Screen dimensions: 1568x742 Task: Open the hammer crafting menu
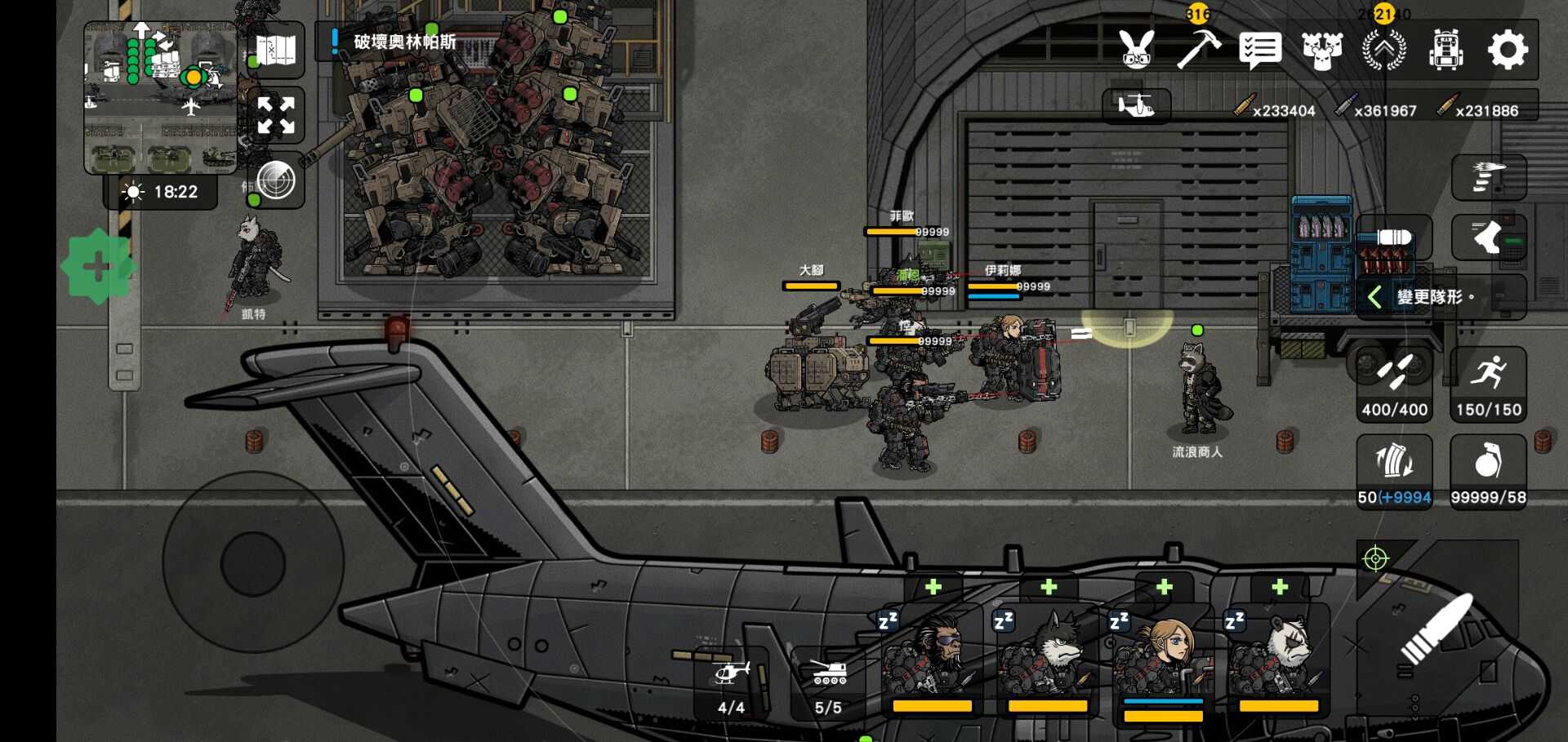(x=1198, y=49)
